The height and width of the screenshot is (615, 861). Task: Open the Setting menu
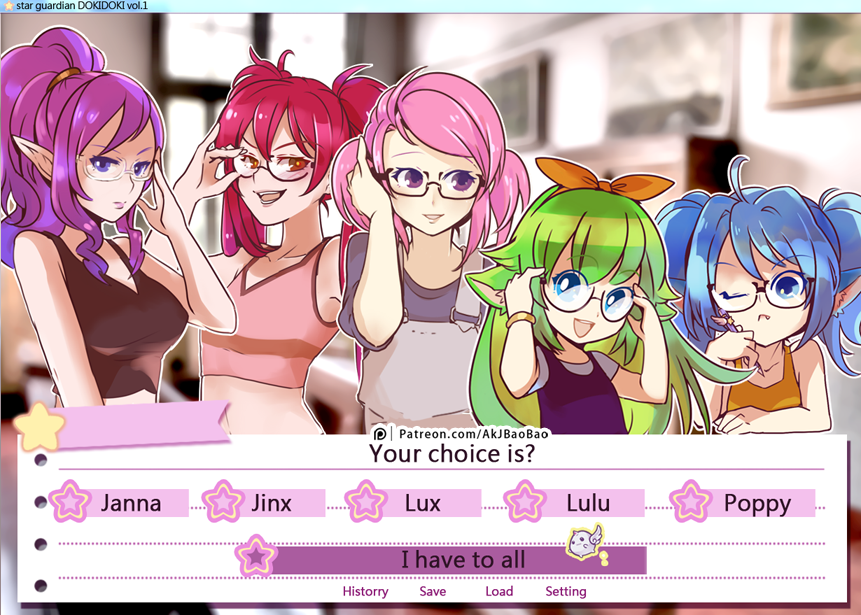(566, 591)
